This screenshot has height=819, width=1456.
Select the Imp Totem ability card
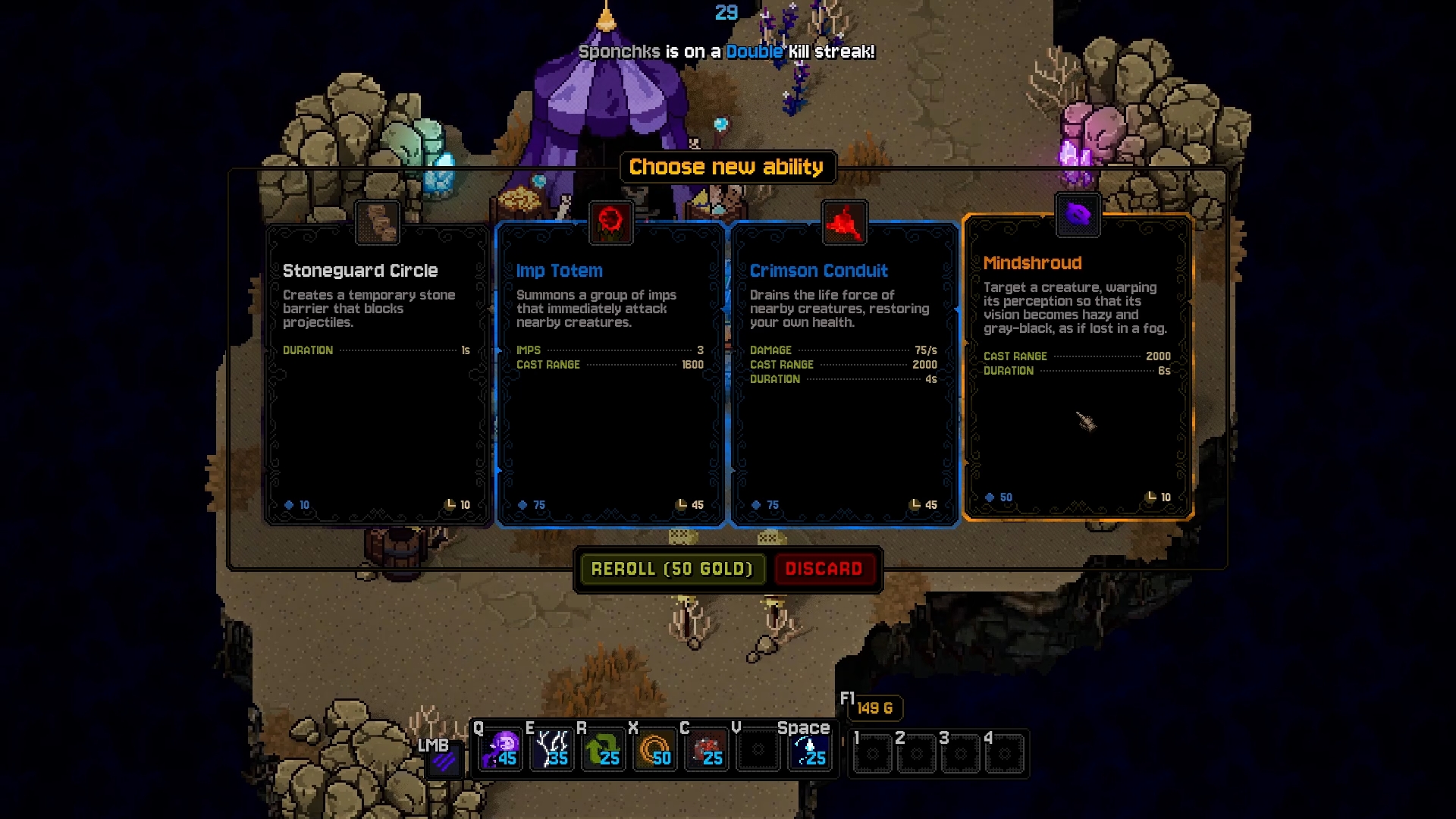pyautogui.click(x=610, y=373)
